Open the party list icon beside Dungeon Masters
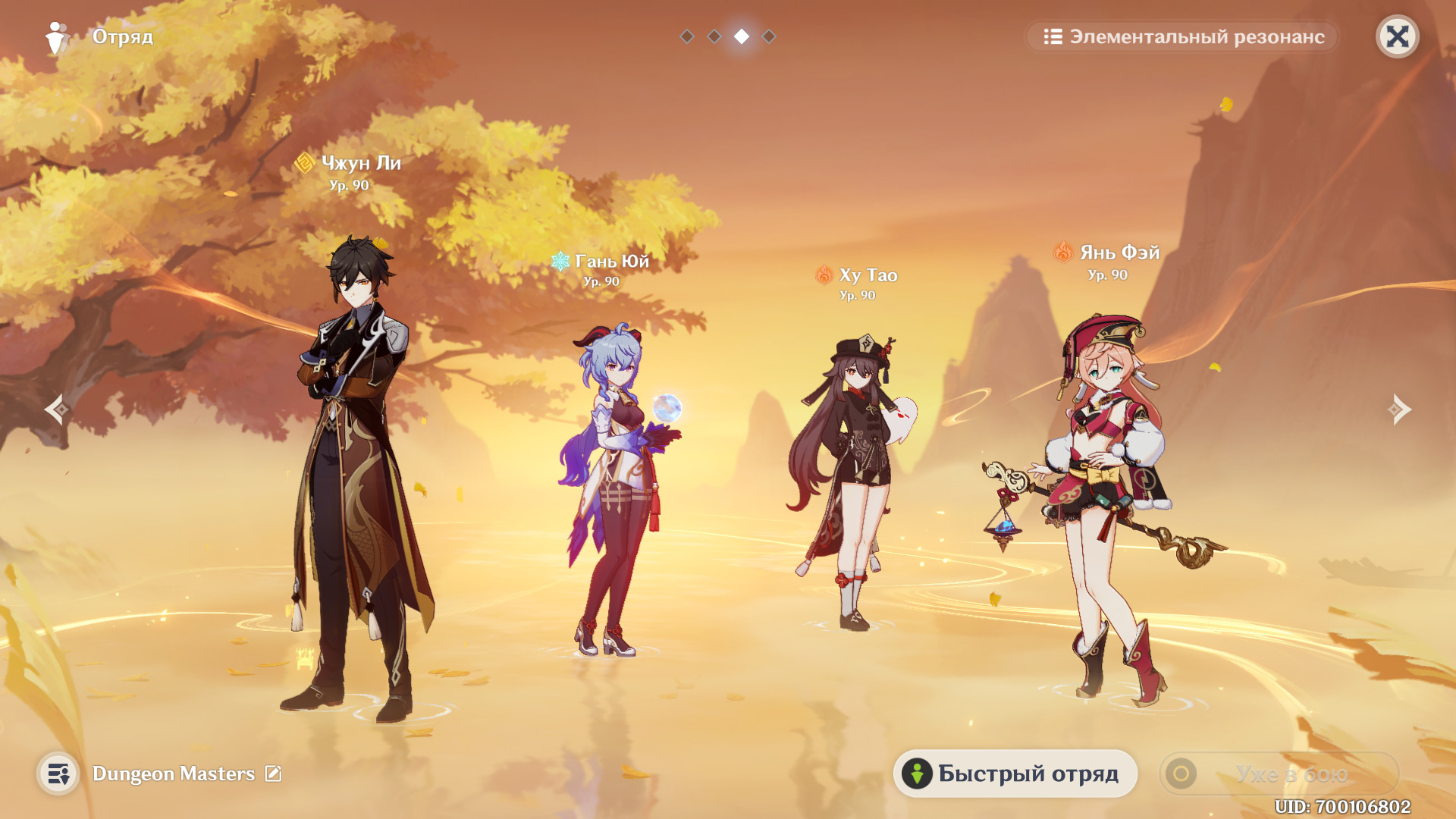This screenshot has width=1456, height=819. click(58, 773)
